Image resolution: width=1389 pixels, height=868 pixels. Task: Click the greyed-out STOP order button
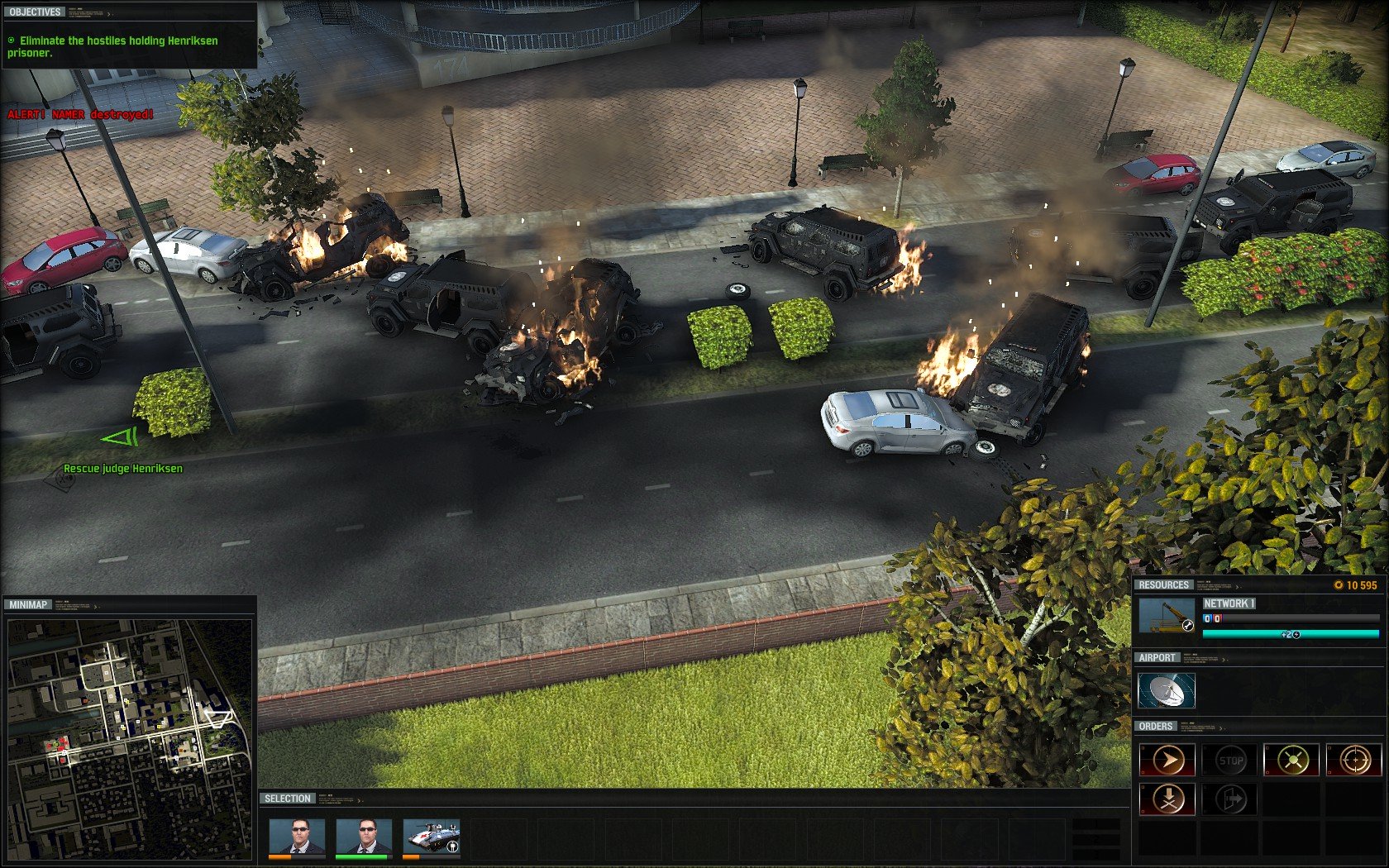click(1230, 760)
